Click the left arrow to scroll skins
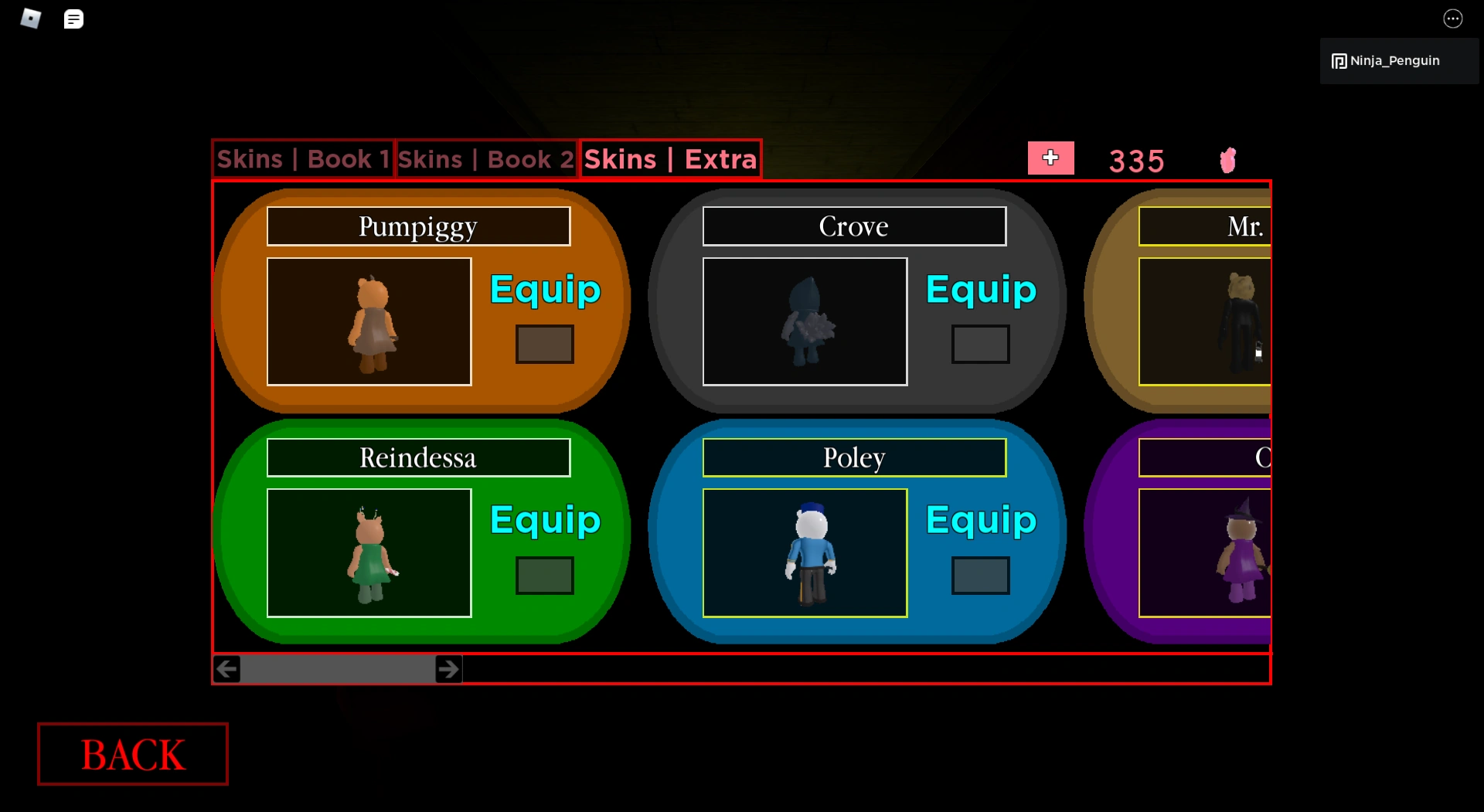Screen dimensions: 1484x812 click(x=226, y=669)
